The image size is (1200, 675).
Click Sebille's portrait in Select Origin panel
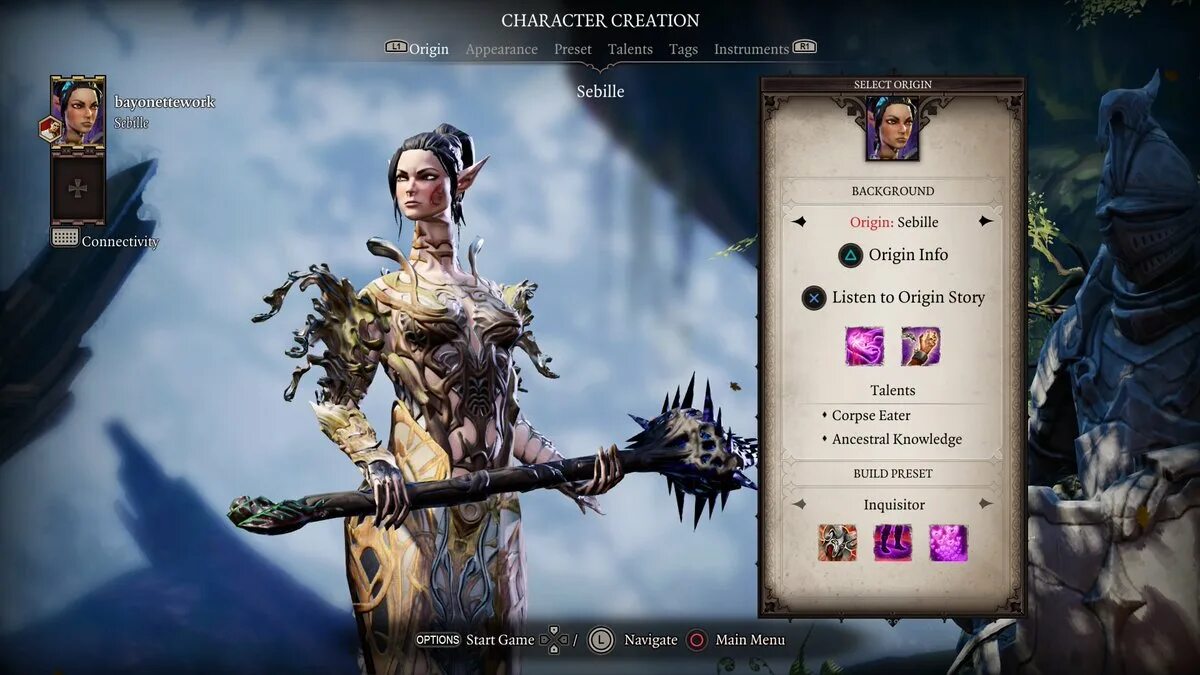pos(892,128)
